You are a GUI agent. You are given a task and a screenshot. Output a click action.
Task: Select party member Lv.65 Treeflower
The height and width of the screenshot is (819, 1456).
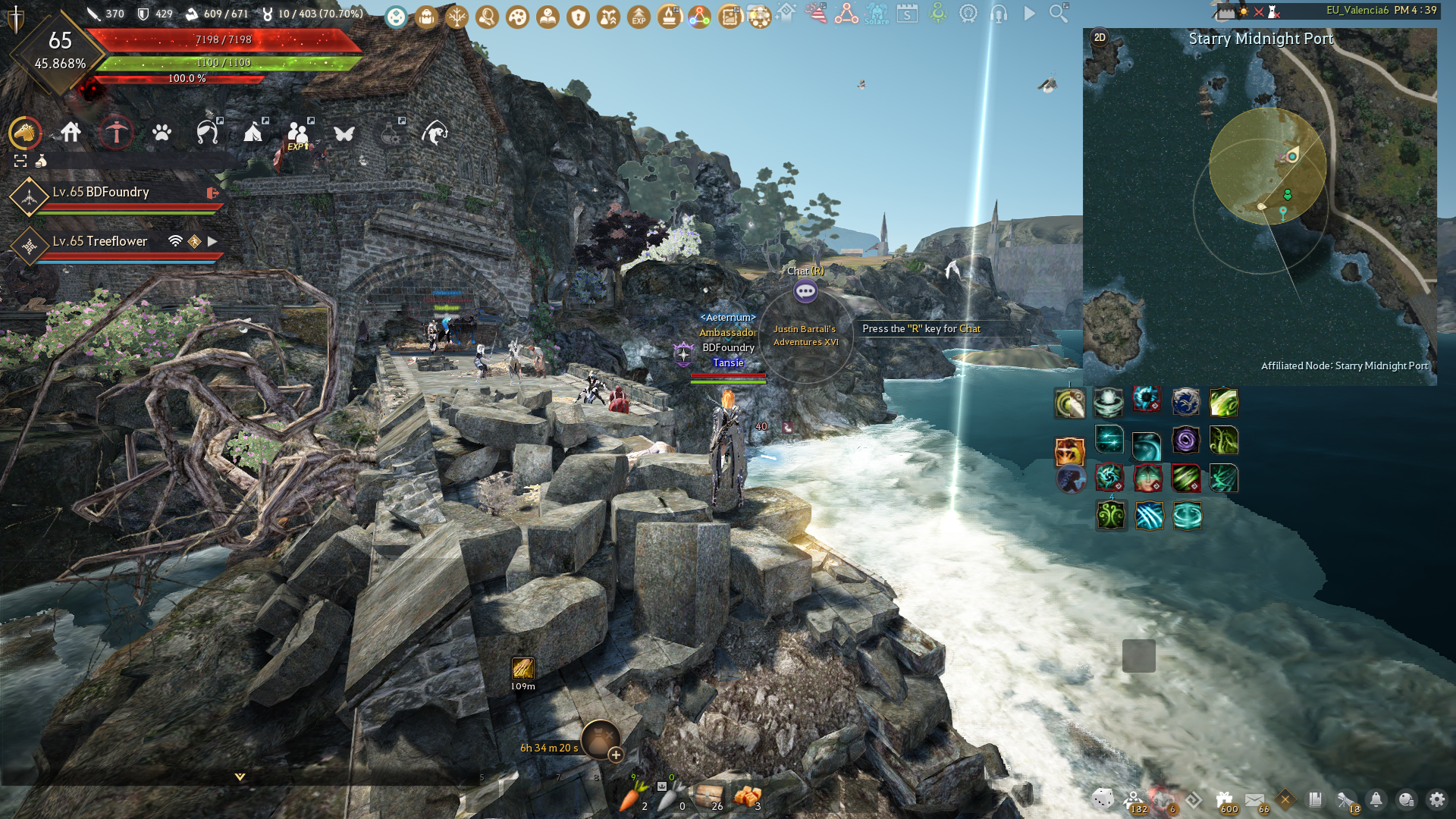[100, 241]
